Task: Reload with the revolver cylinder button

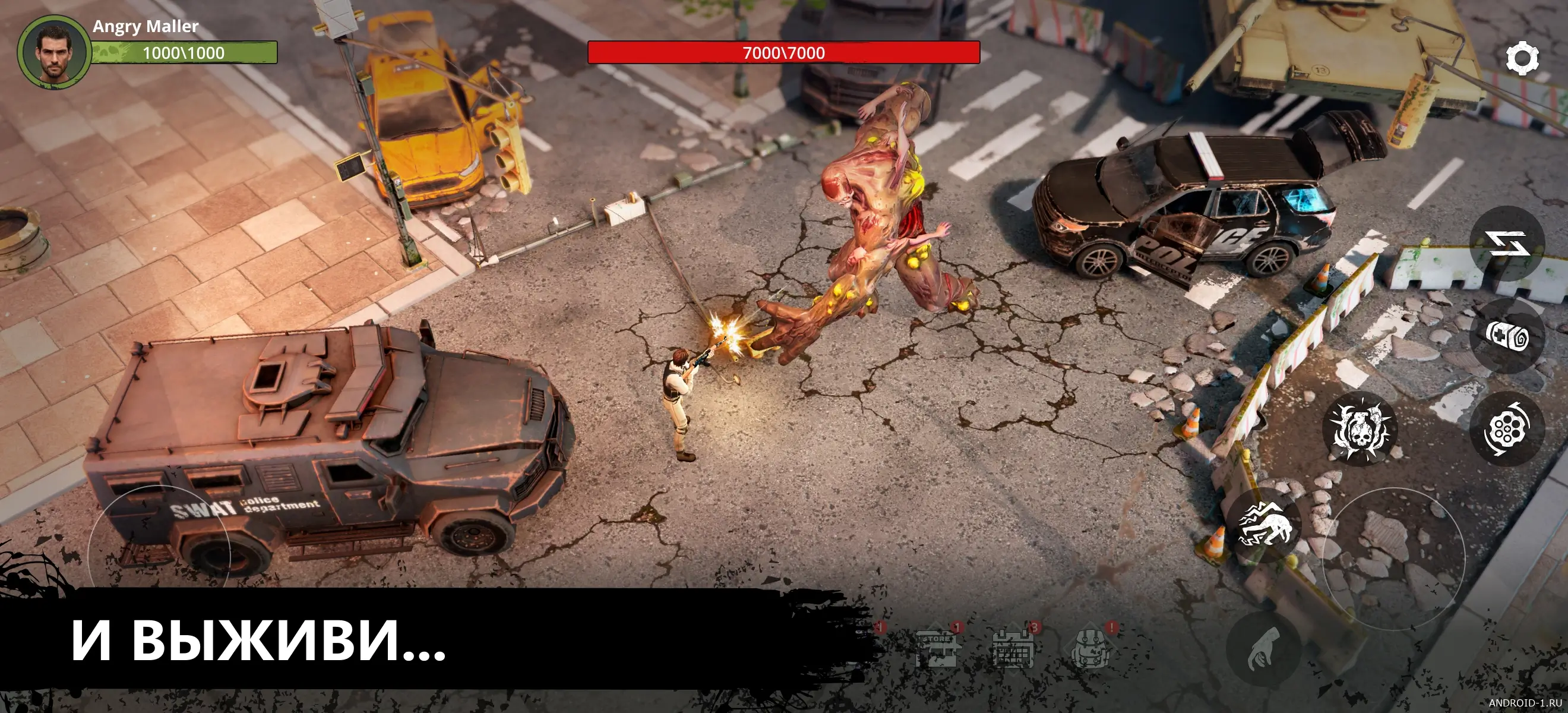Action: point(1506,429)
